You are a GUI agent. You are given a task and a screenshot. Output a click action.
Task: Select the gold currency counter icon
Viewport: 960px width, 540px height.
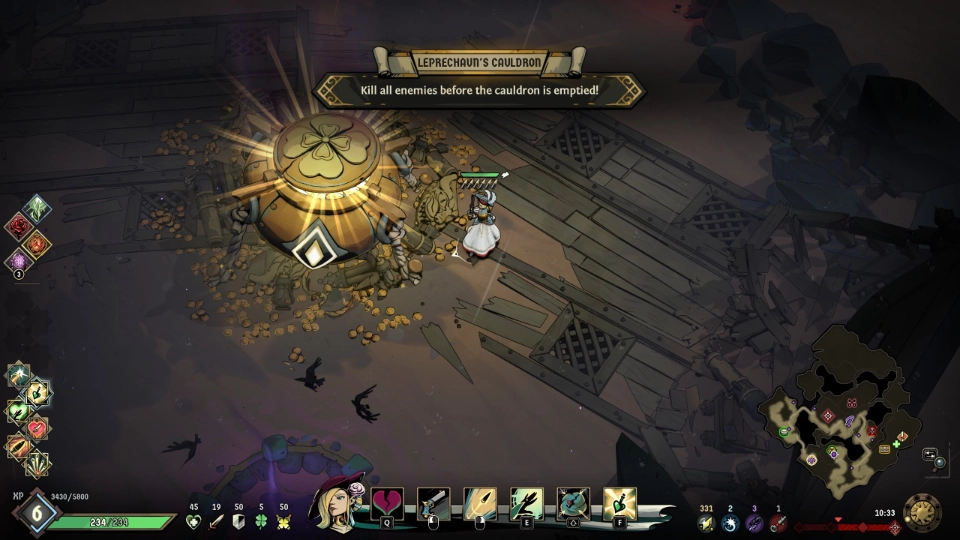(707, 523)
